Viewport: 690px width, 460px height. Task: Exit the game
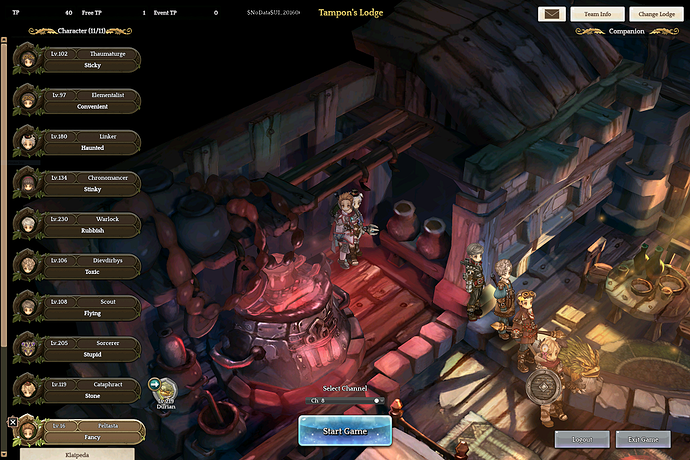(x=643, y=439)
